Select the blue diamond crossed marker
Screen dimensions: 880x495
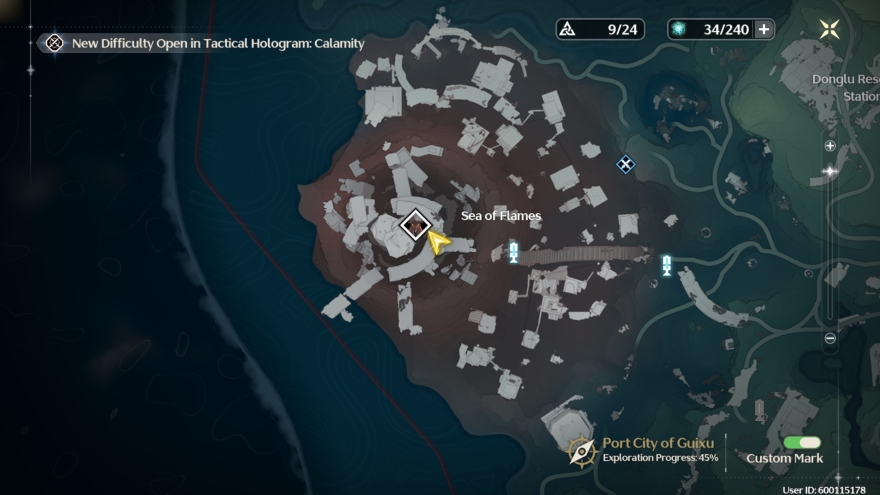(x=625, y=164)
